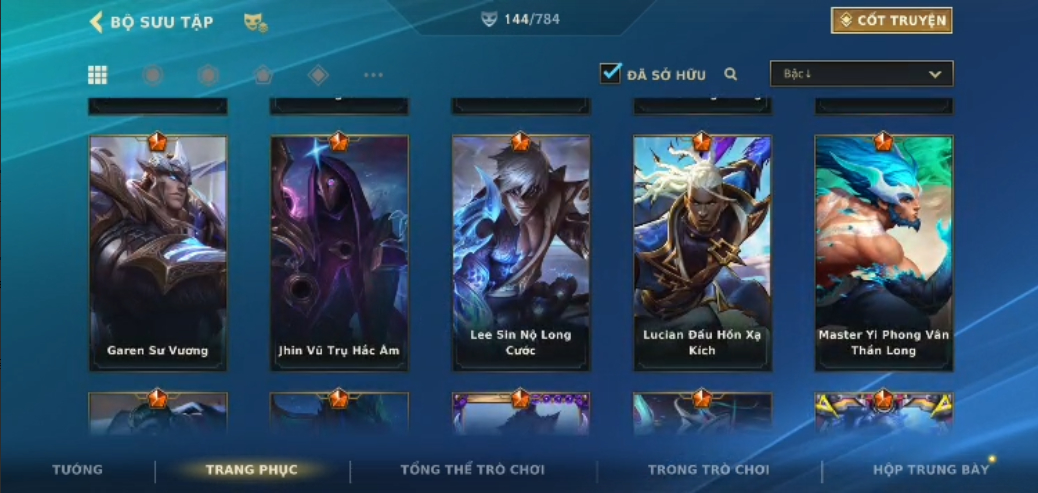Screen dimensions: 1038x493
Task: Choose Lucian Đấu Hồn Xạ Kích skin
Action: [702, 253]
